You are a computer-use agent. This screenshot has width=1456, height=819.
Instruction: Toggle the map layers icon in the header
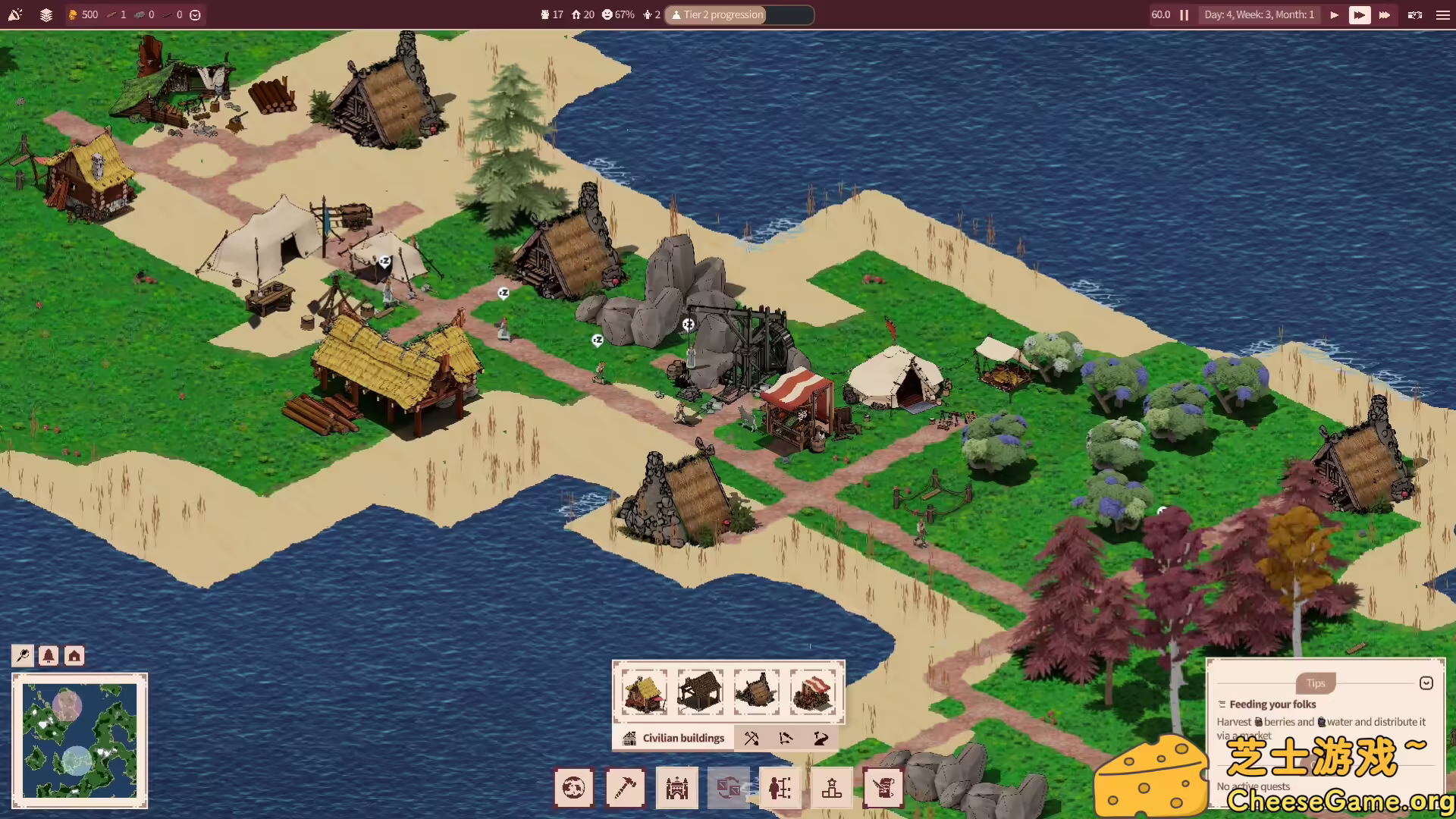click(x=45, y=14)
